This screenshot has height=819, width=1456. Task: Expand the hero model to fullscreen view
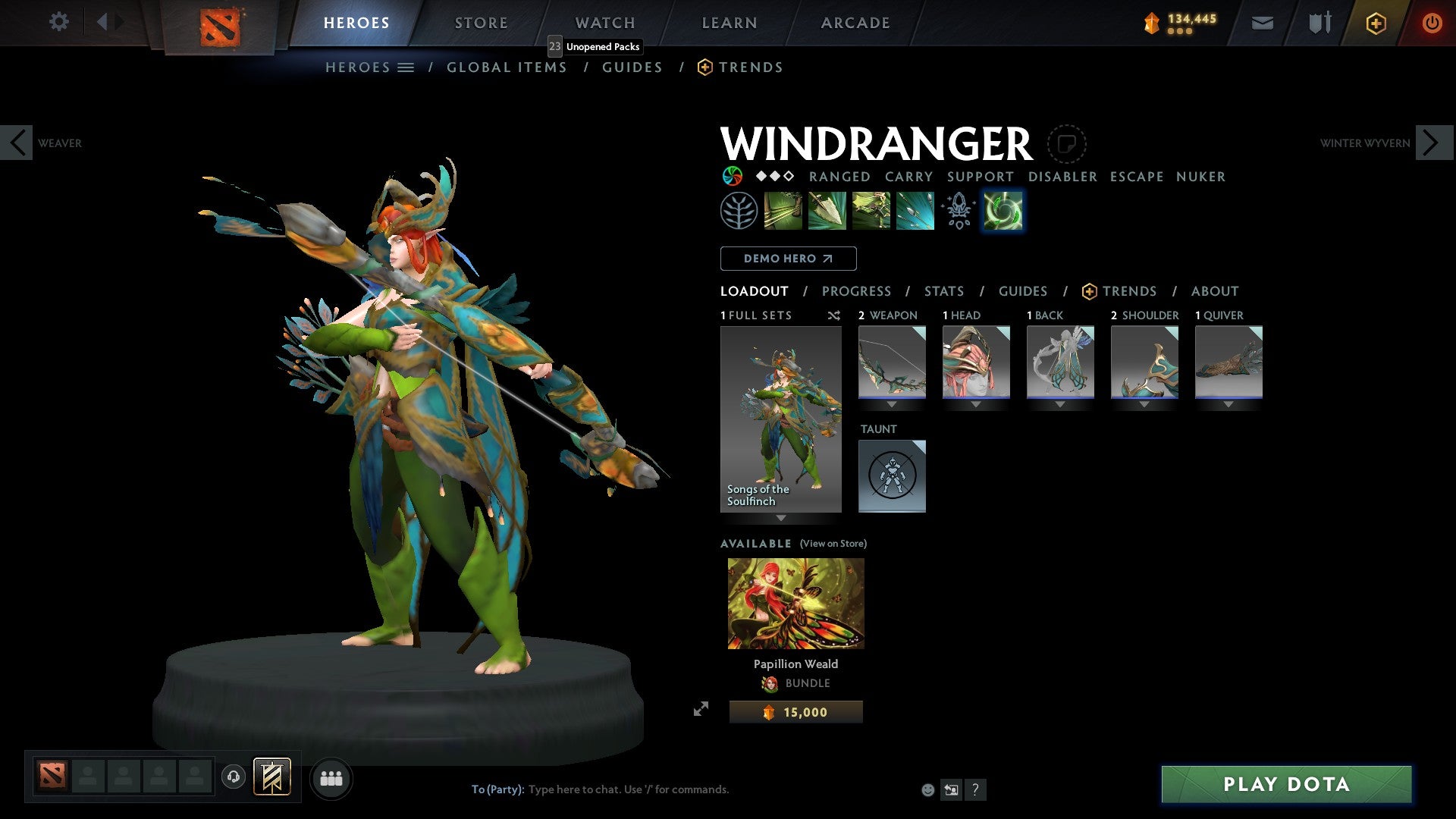[701, 709]
